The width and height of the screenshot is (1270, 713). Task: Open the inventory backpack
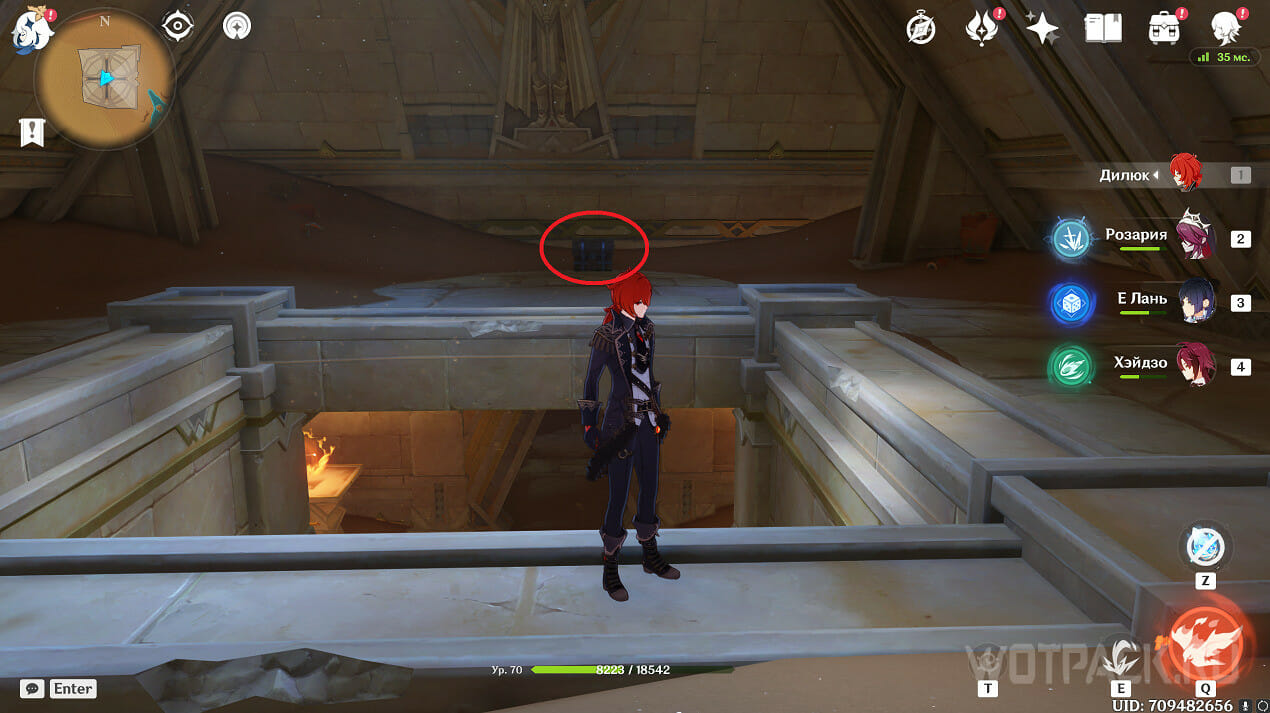1163,28
